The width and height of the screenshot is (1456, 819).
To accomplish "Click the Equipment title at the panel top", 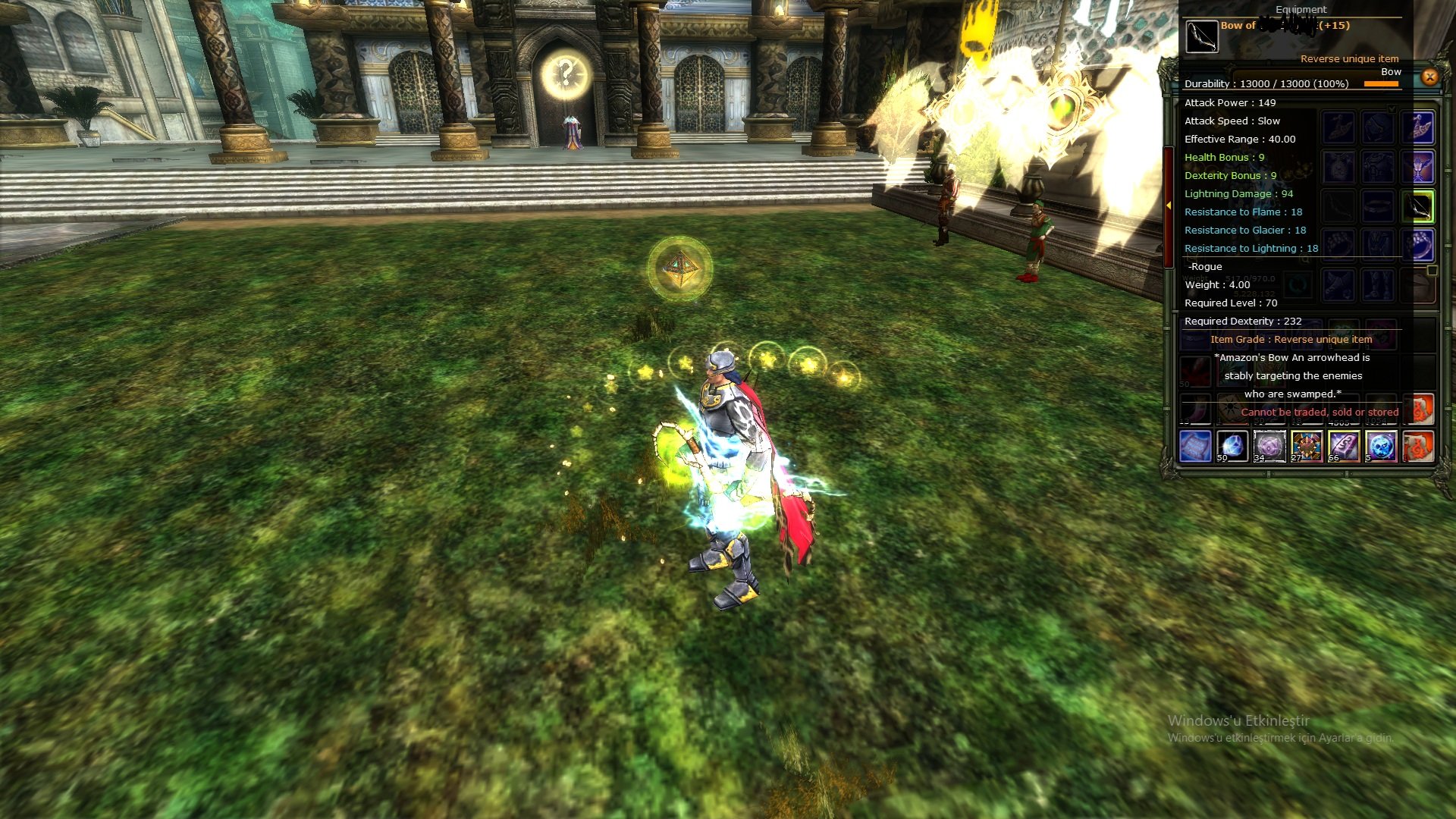I will coord(1301,10).
